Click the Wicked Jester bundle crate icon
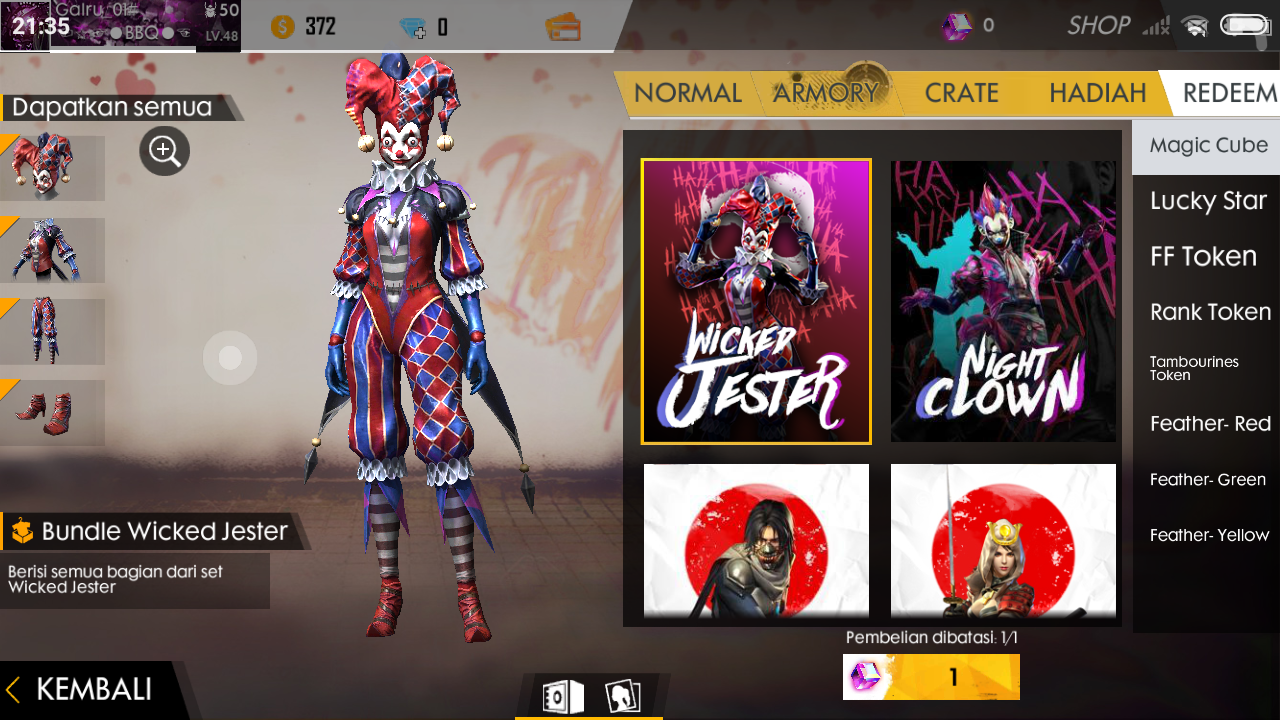Image resolution: width=1280 pixels, height=720 pixels. coord(21,531)
